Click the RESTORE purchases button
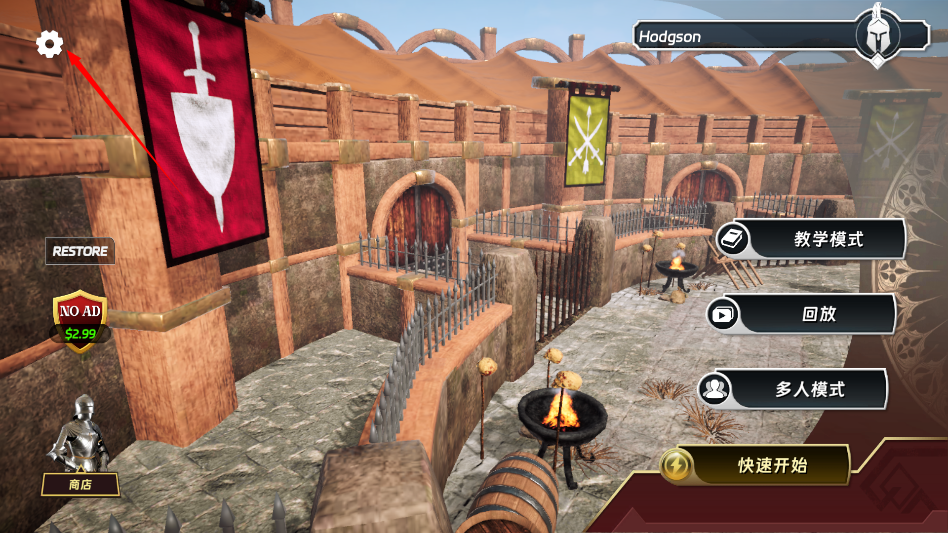The image size is (948, 533). point(80,251)
